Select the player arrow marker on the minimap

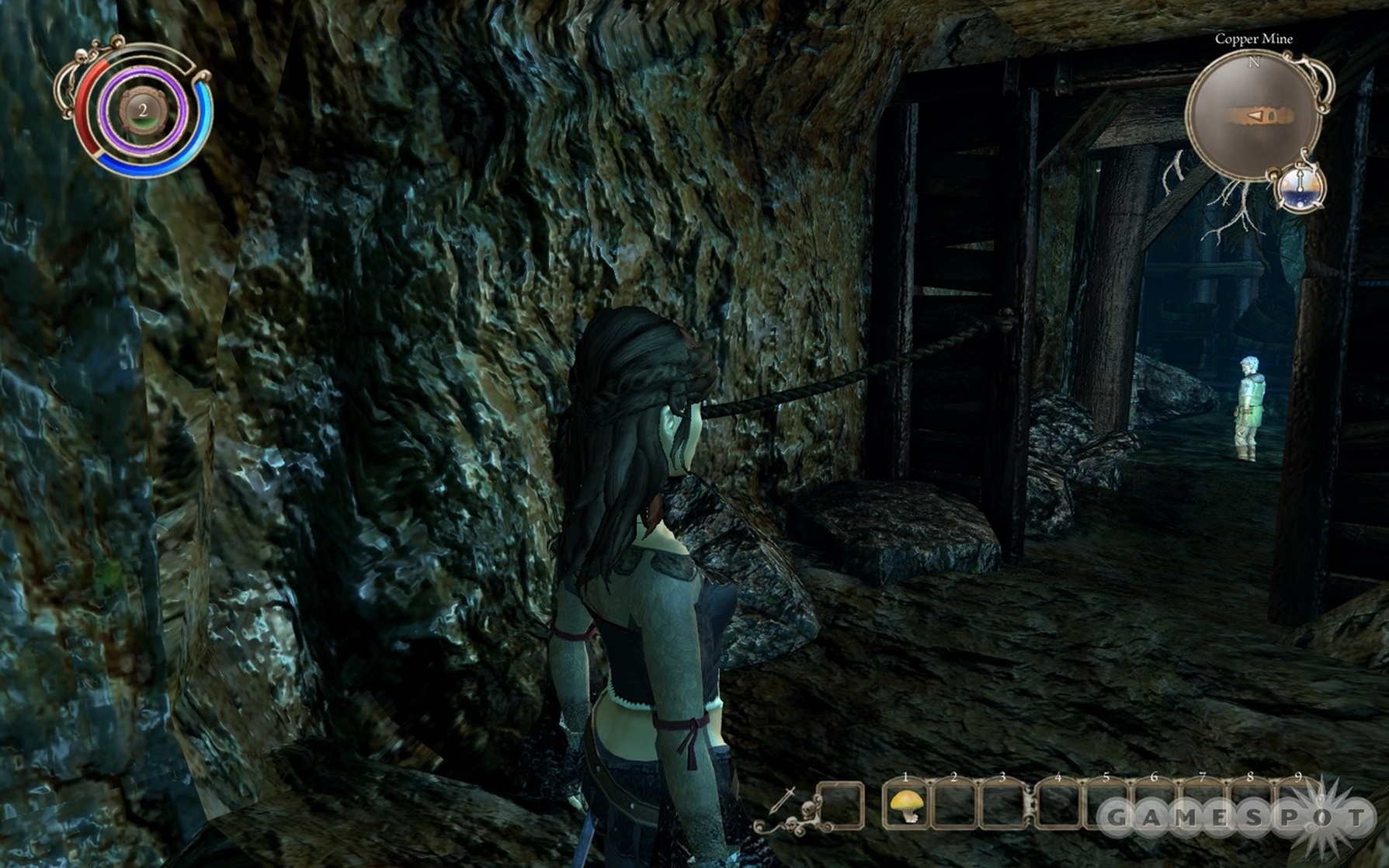click(1255, 116)
